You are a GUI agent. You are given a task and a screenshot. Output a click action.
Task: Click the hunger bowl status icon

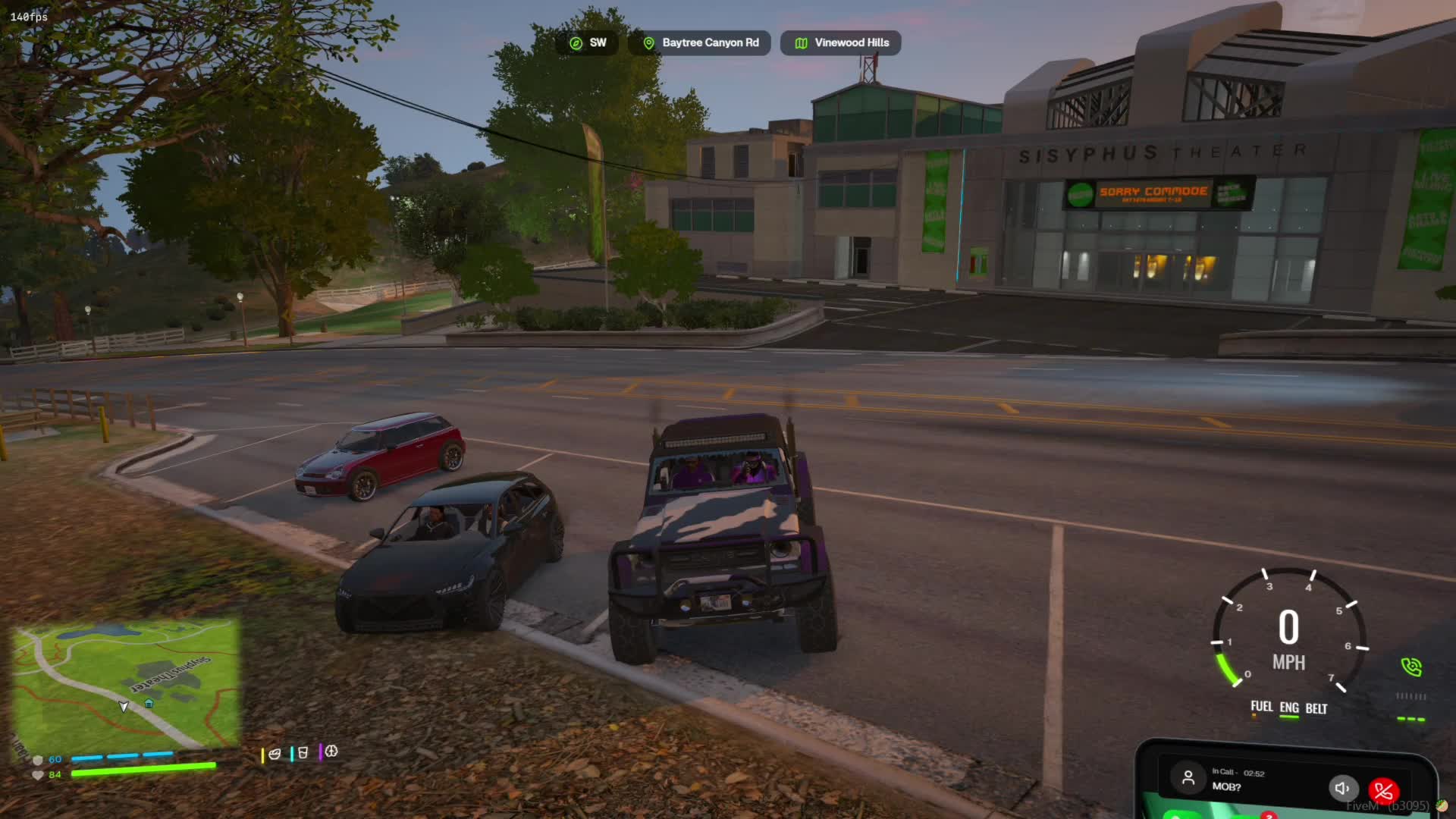[x=275, y=753]
